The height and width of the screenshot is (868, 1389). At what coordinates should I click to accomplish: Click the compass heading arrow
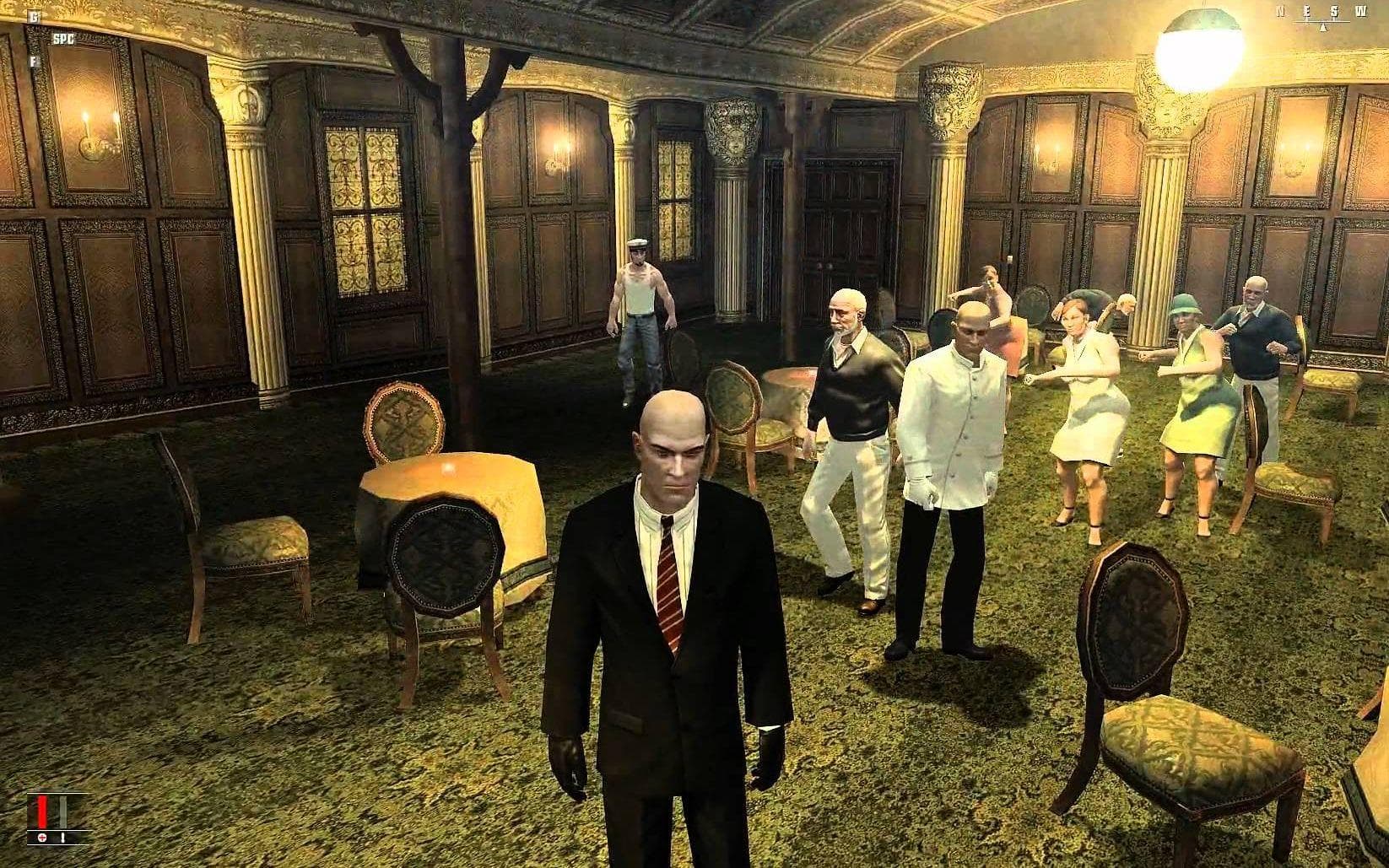coord(1323,28)
